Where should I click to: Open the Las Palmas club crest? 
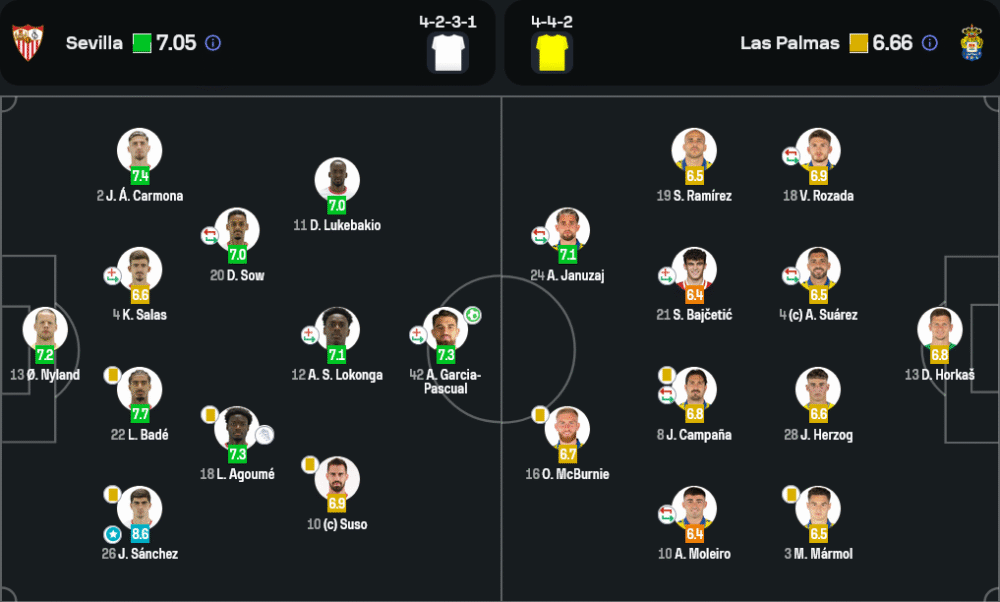click(971, 43)
